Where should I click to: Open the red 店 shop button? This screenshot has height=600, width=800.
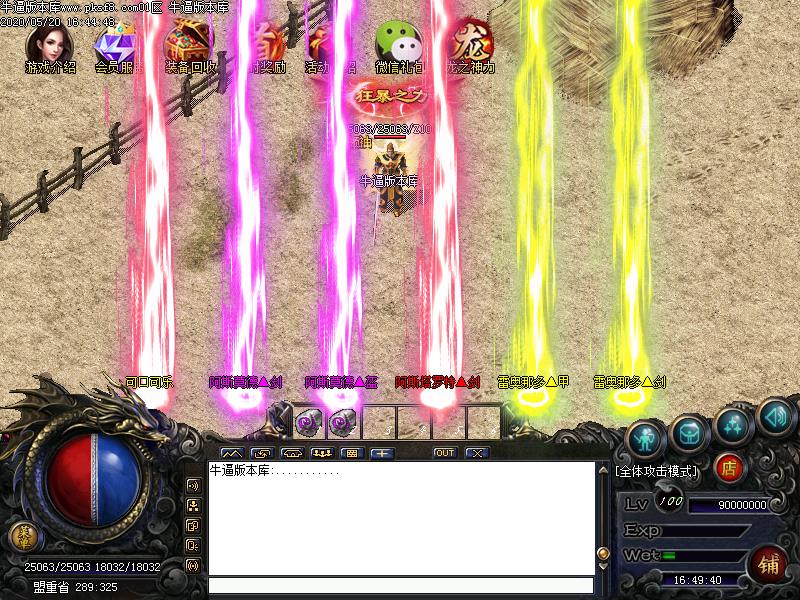729,467
